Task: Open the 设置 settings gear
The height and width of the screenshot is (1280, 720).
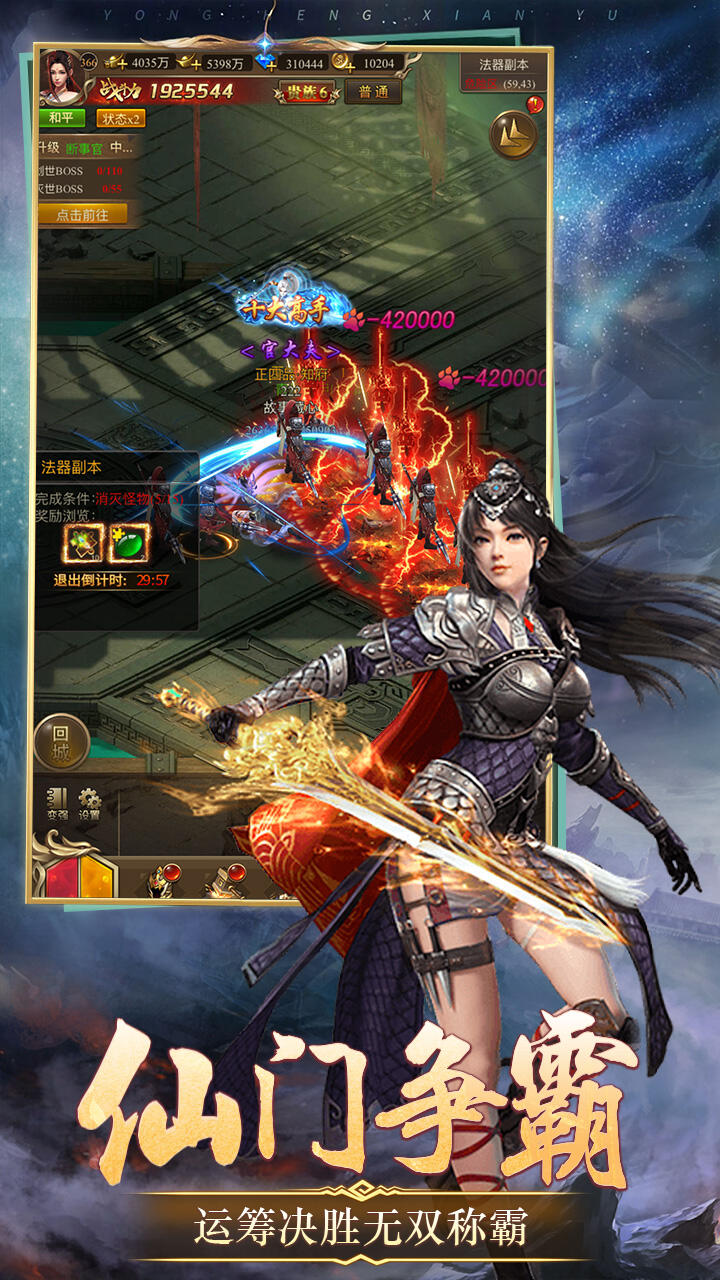Action: point(90,803)
